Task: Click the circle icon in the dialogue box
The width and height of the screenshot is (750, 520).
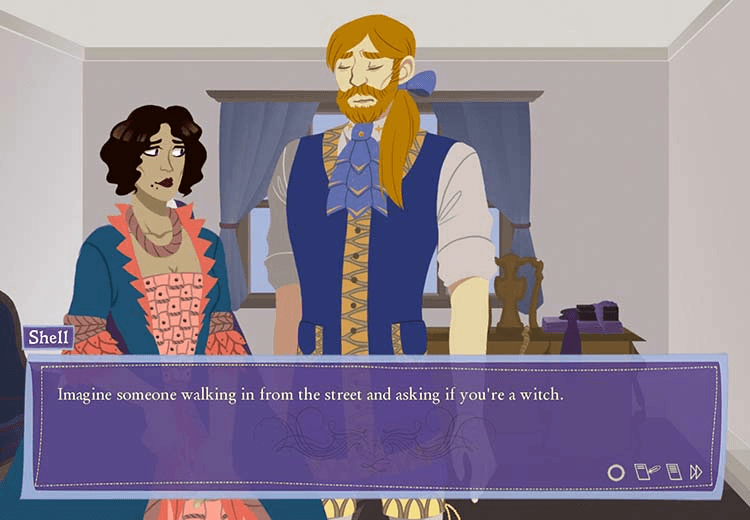Action: tap(616, 471)
